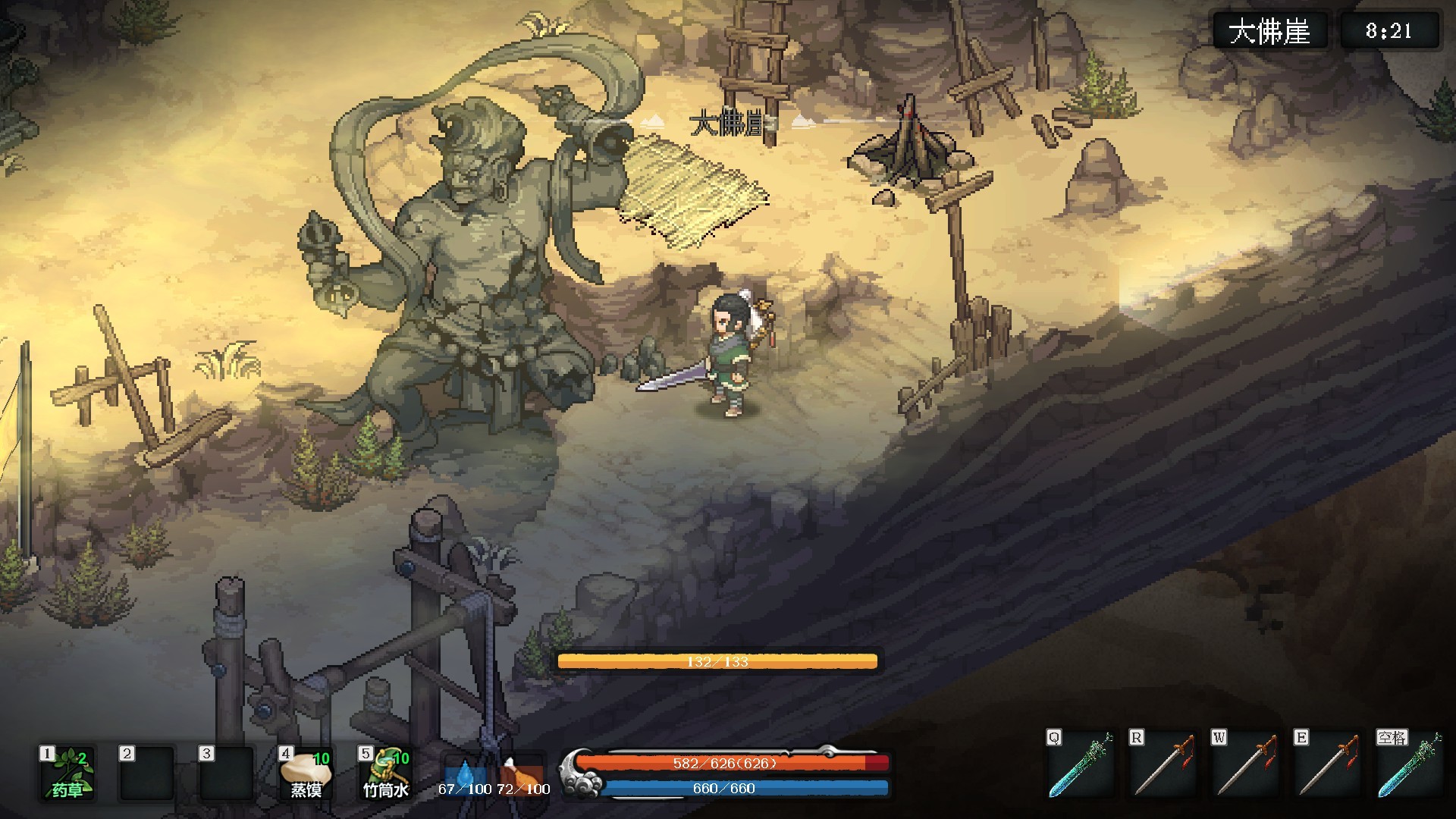Select the 蒸馍 steamed bun slot
Screen dimensions: 1456x819
[x=306, y=773]
